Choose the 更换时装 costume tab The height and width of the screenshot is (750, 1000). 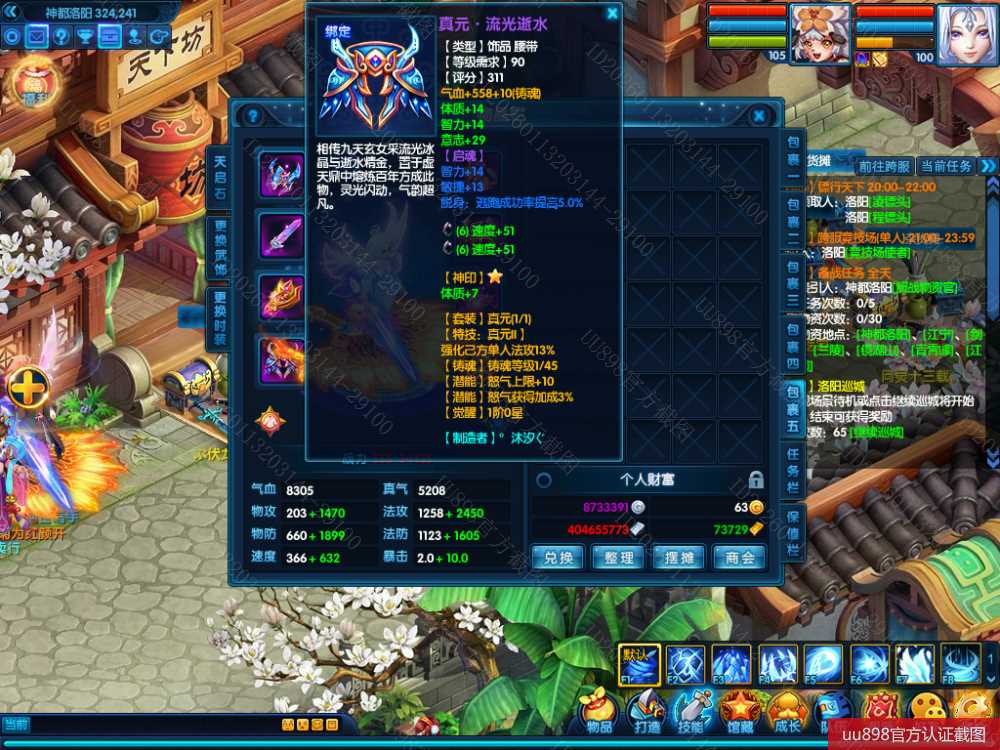click(220, 318)
